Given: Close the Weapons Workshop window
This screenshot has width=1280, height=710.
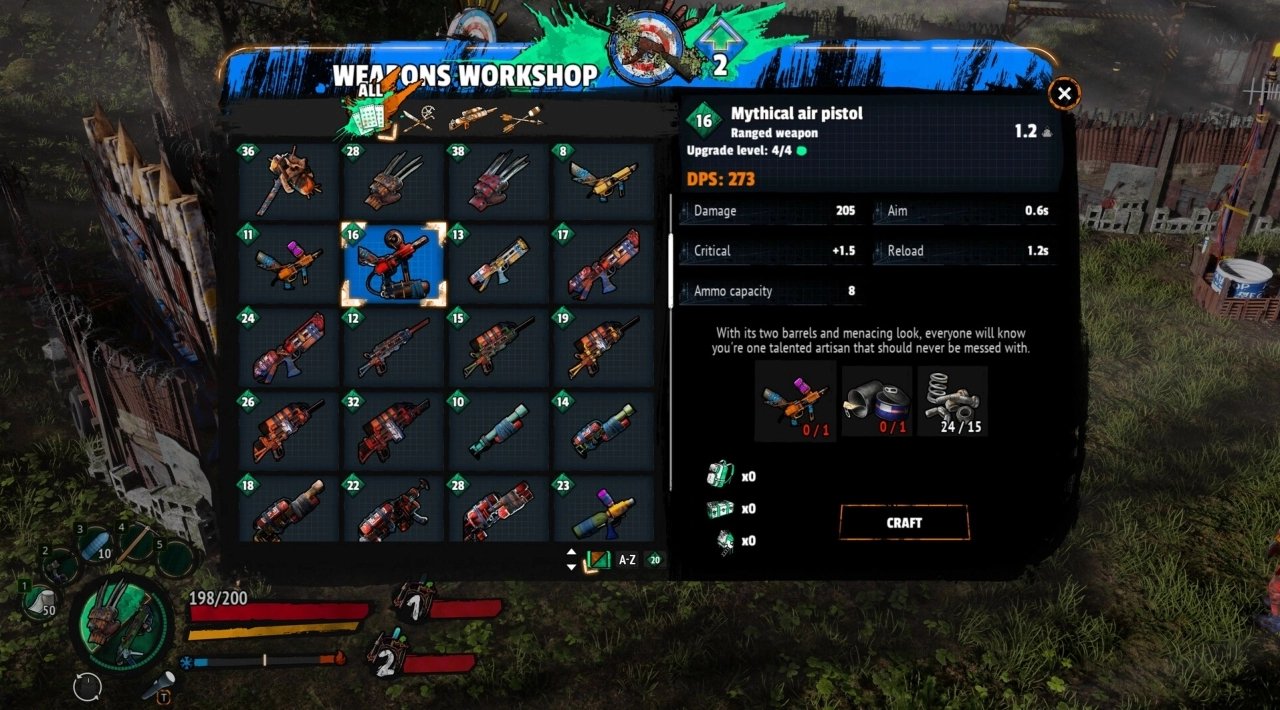Looking at the screenshot, I should click(1064, 94).
